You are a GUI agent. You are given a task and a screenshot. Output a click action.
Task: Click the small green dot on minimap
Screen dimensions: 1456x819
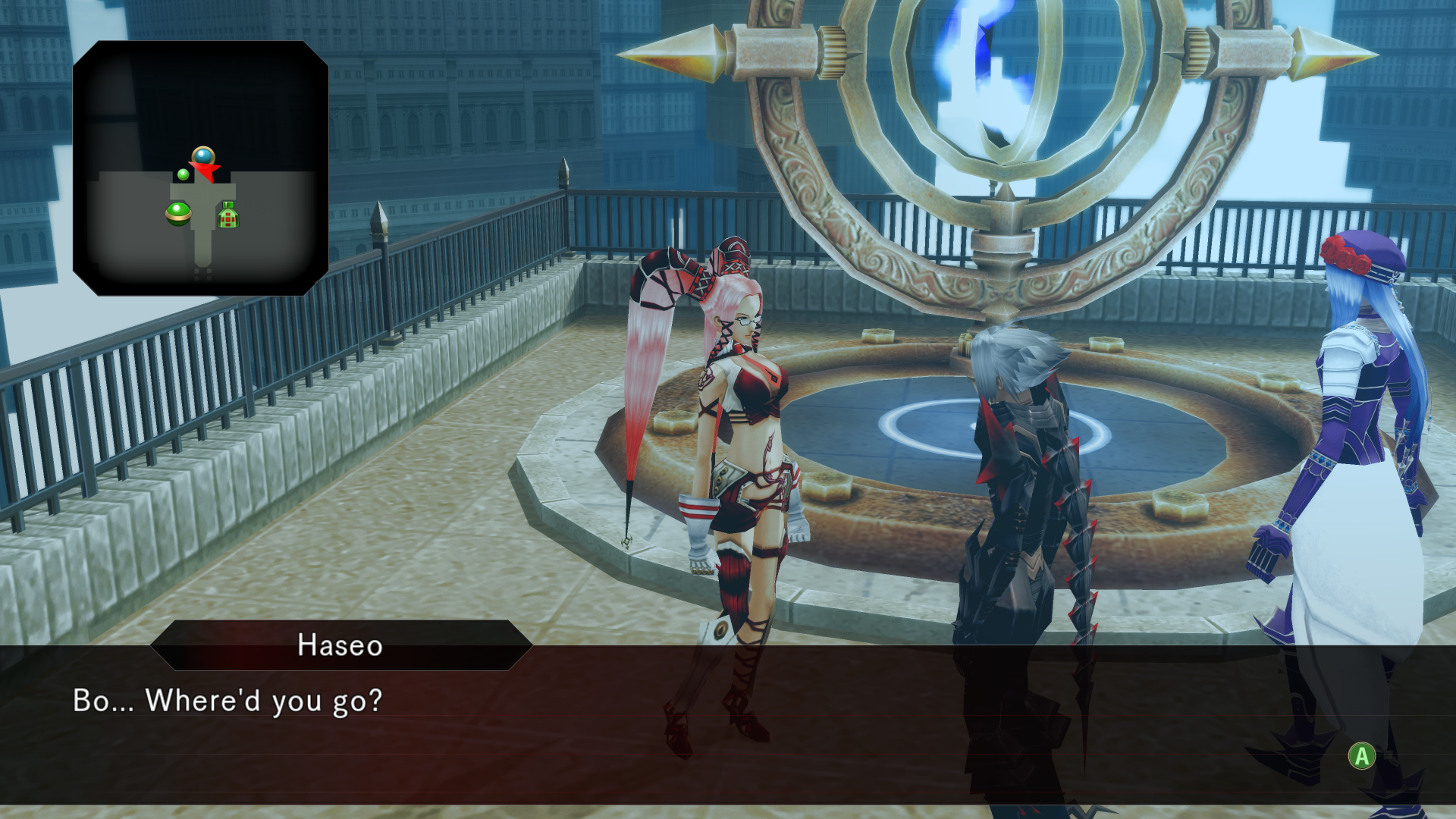click(183, 175)
